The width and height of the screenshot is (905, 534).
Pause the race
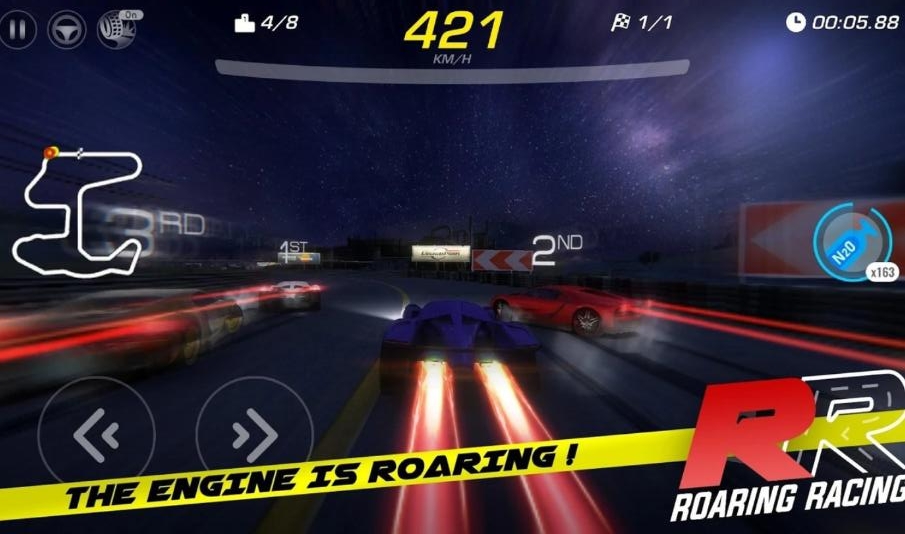pyautogui.click(x=17, y=28)
